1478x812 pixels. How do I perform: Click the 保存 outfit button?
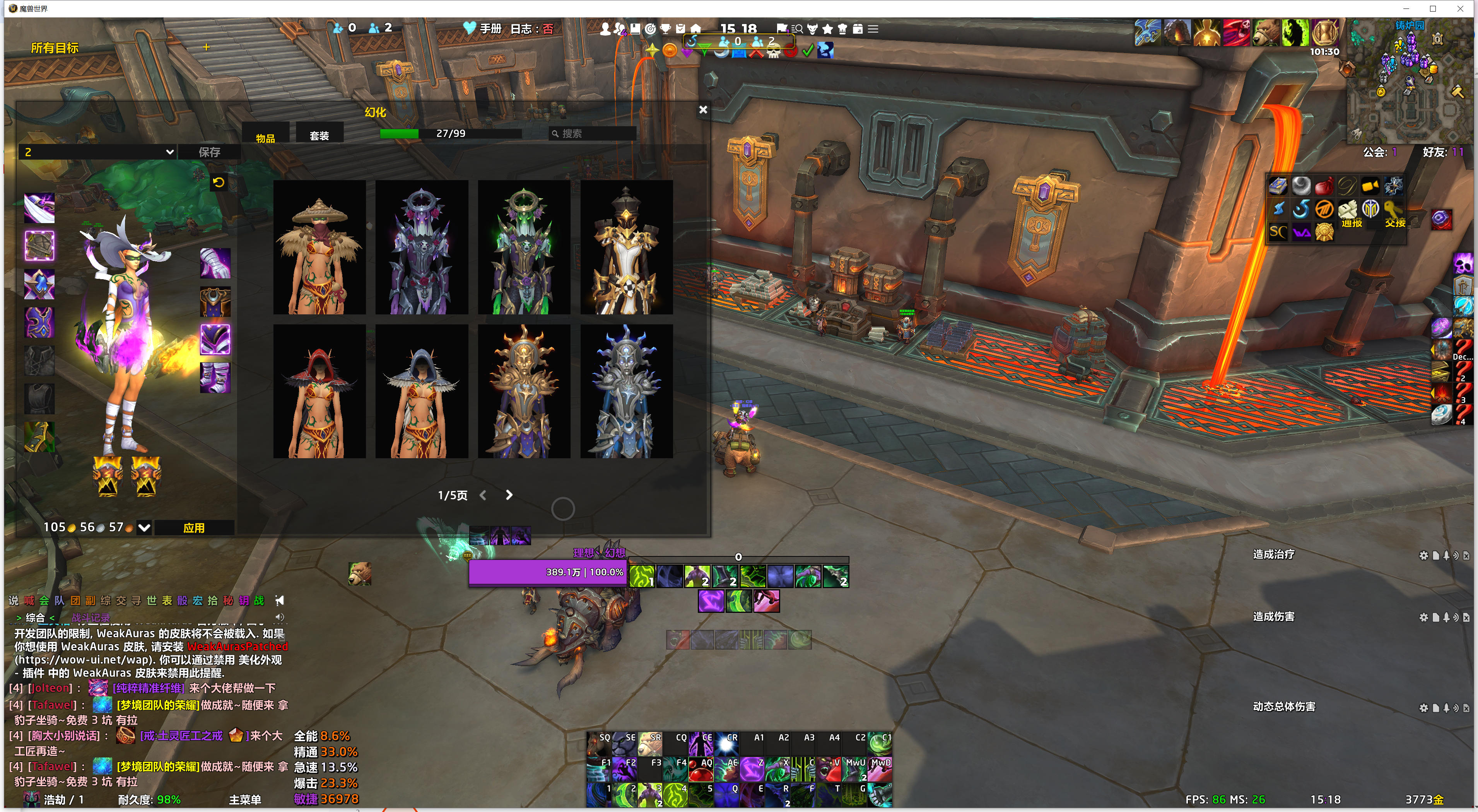pyautogui.click(x=209, y=152)
